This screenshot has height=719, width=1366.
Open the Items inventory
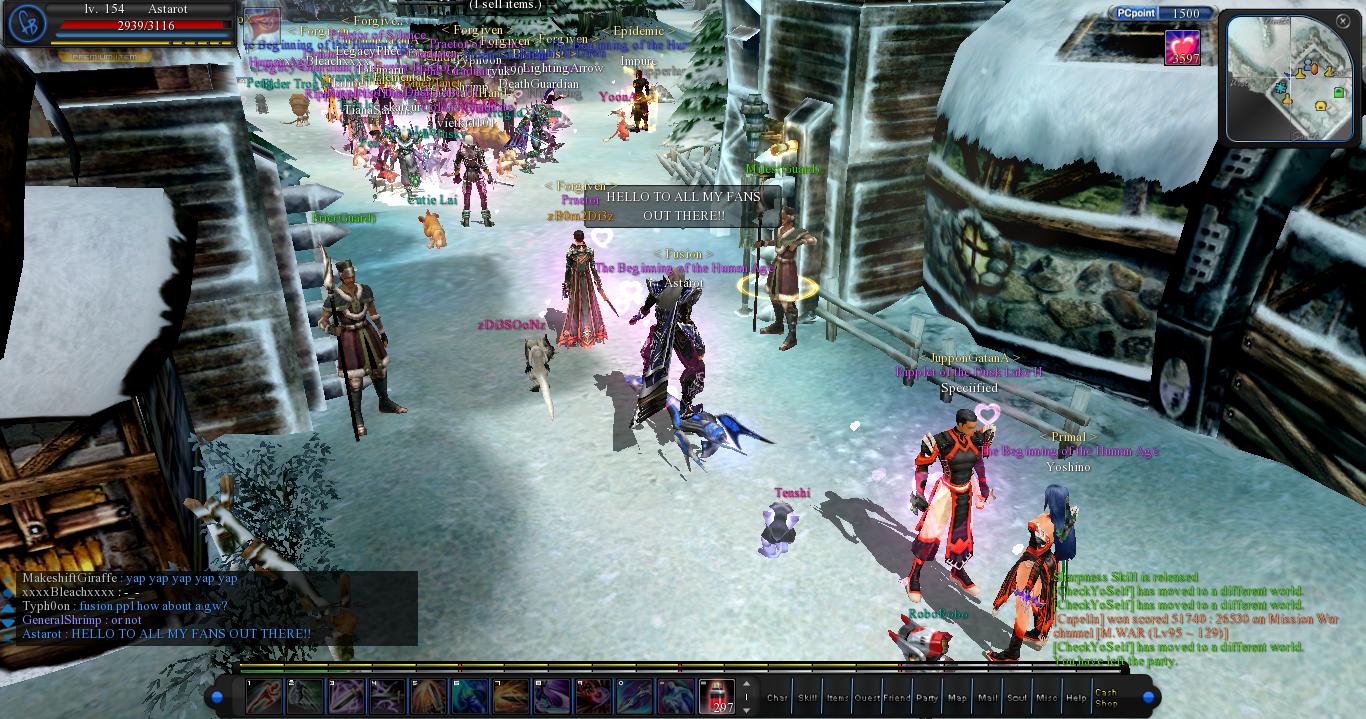pos(837,697)
